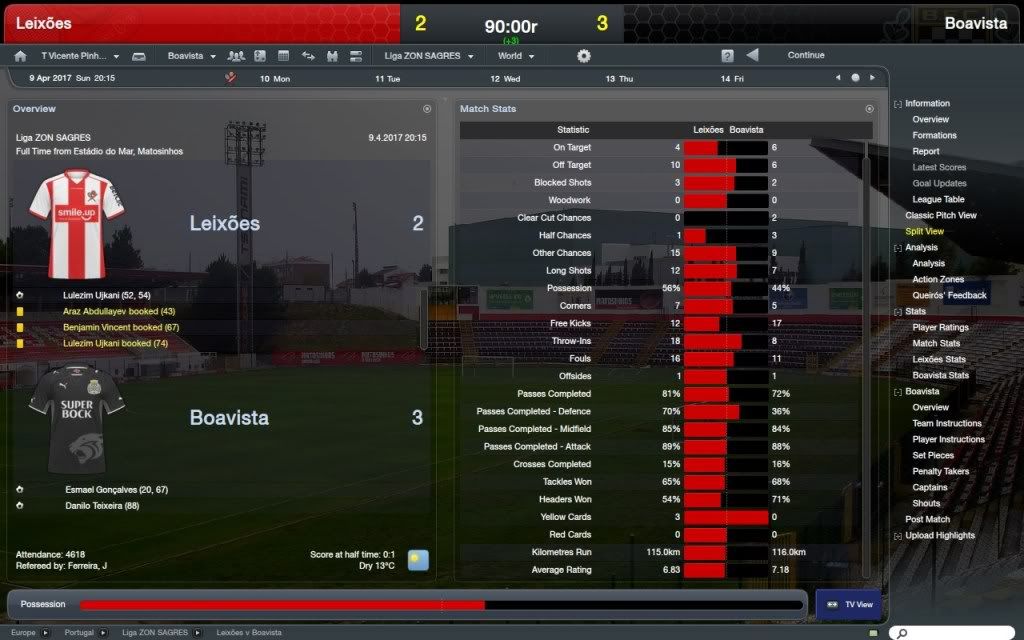Image resolution: width=1024 pixels, height=640 pixels.
Task: Open the World dropdown menu
Action: (x=517, y=56)
